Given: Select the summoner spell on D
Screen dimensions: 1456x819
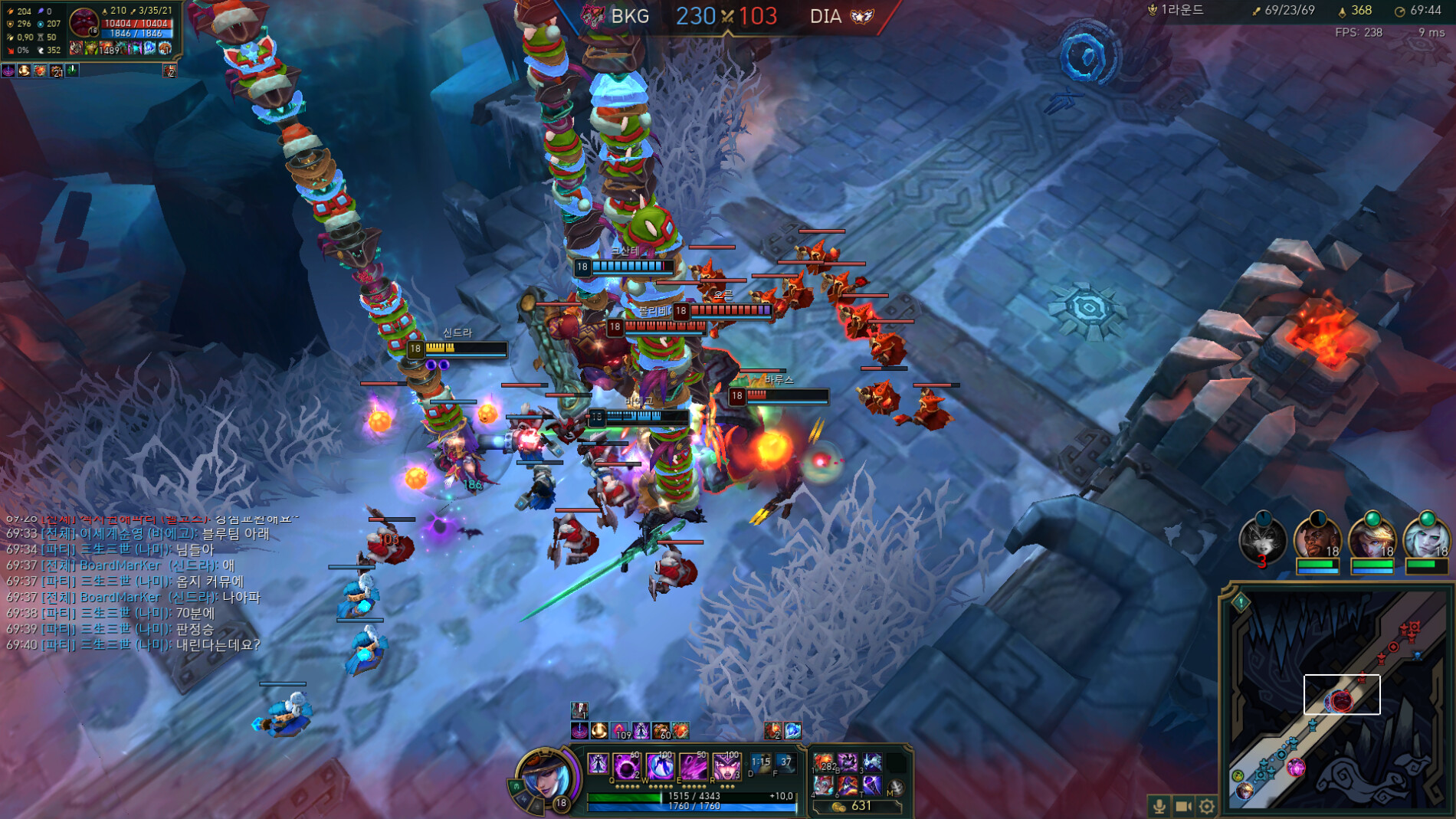Looking at the screenshot, I should (760, 764).
